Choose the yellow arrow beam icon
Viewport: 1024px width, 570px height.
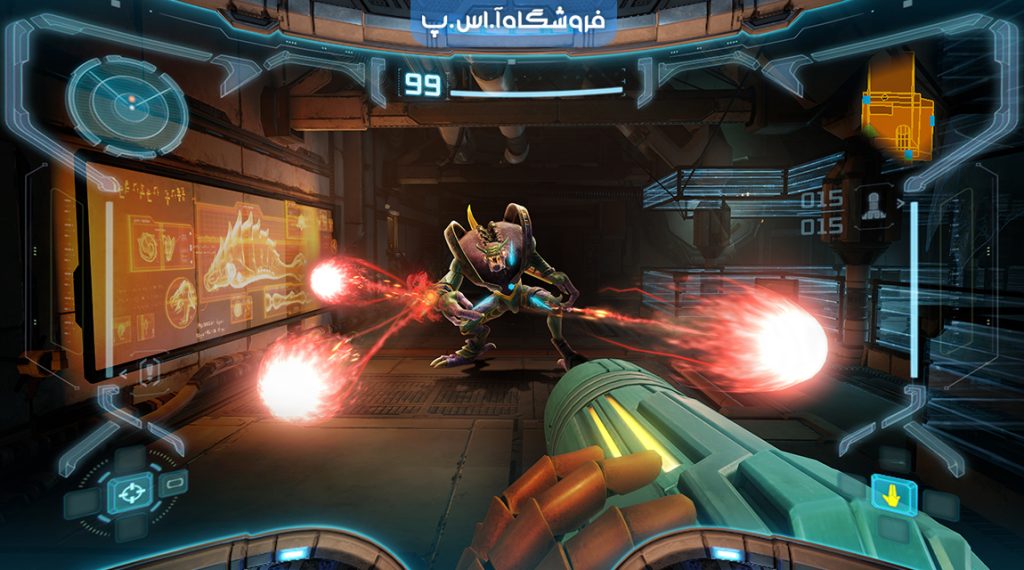893,494
